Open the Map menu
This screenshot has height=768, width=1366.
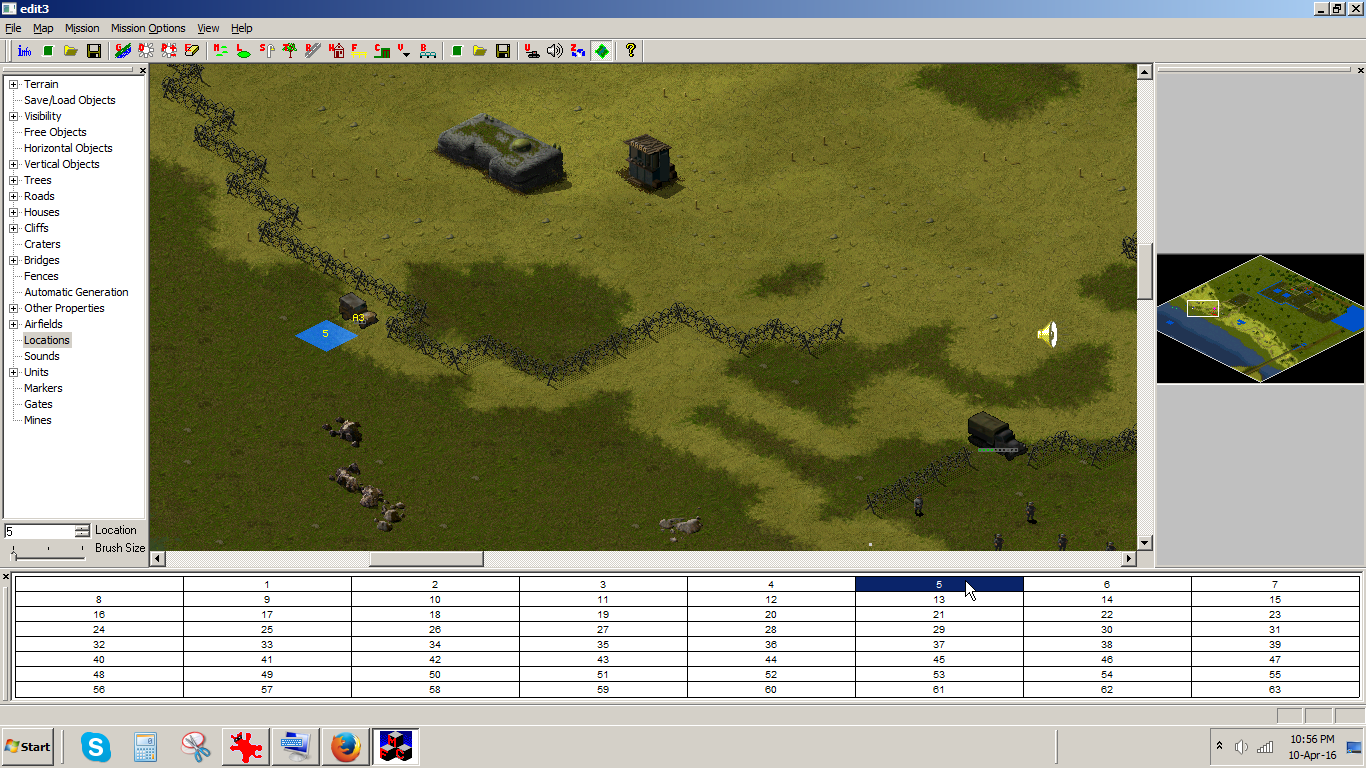click(43, 28)
